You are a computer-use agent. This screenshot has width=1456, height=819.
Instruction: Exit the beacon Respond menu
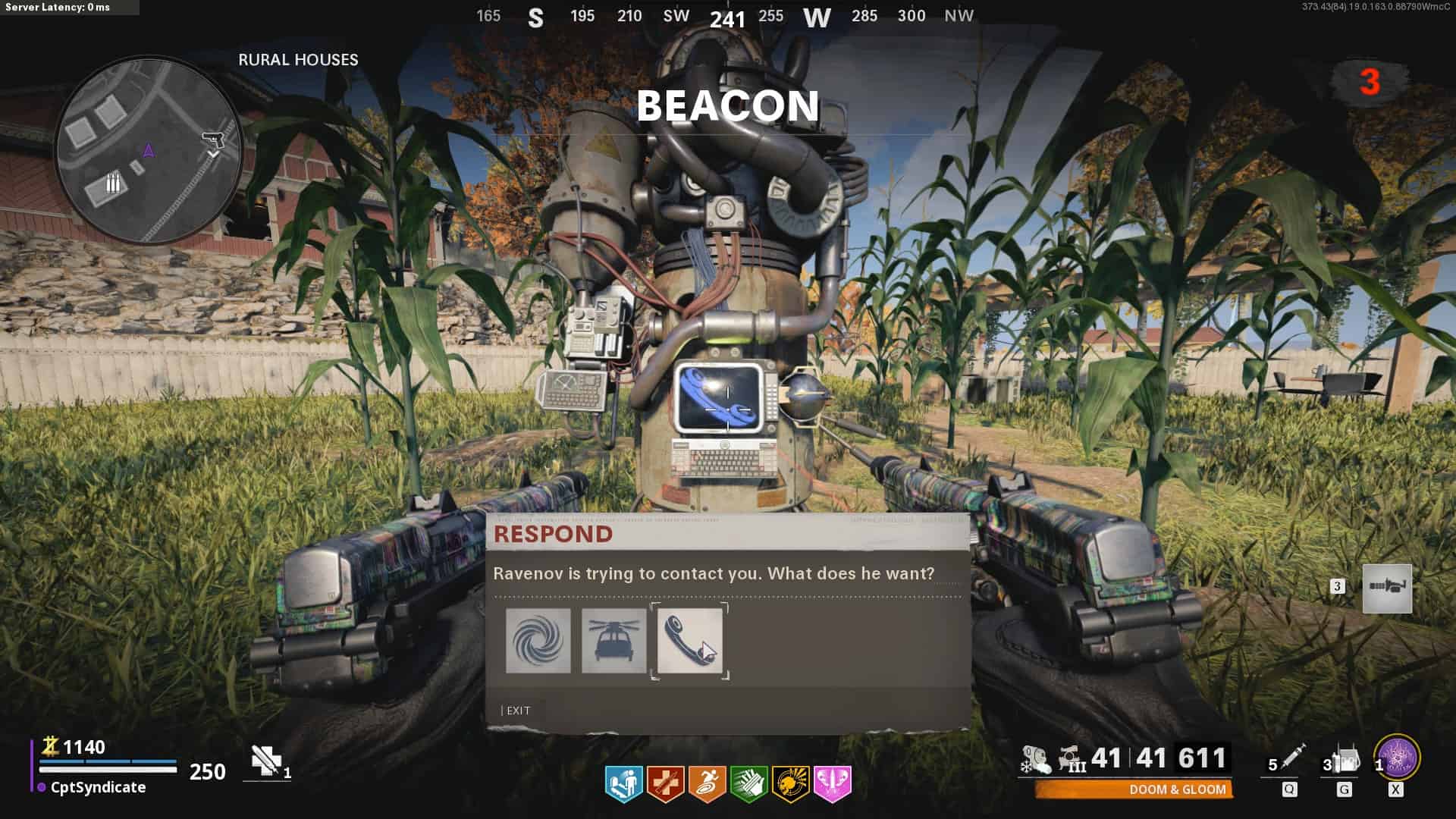click(x=518, y=711)
